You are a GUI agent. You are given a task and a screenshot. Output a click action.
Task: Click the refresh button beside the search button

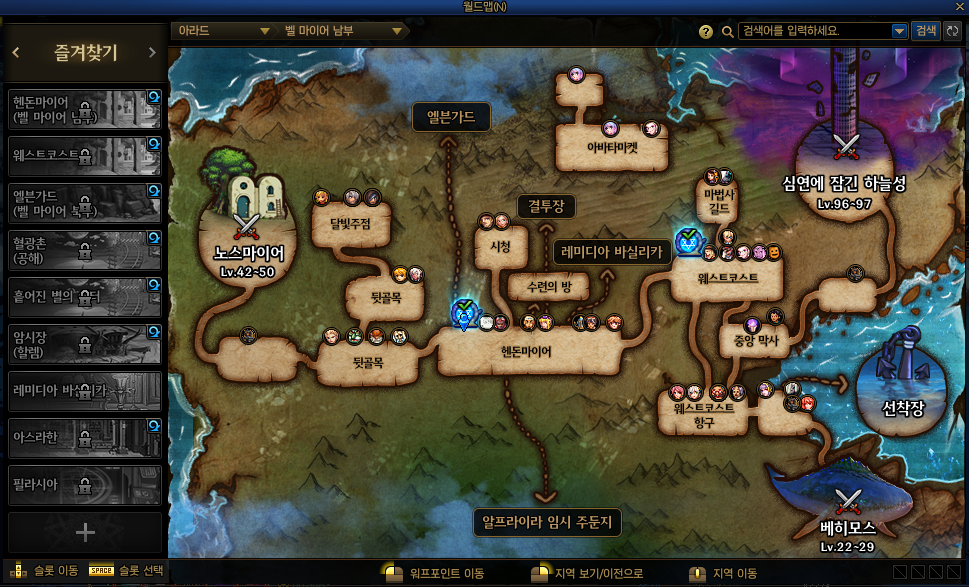pyautogui.click(x=952, y=31)
